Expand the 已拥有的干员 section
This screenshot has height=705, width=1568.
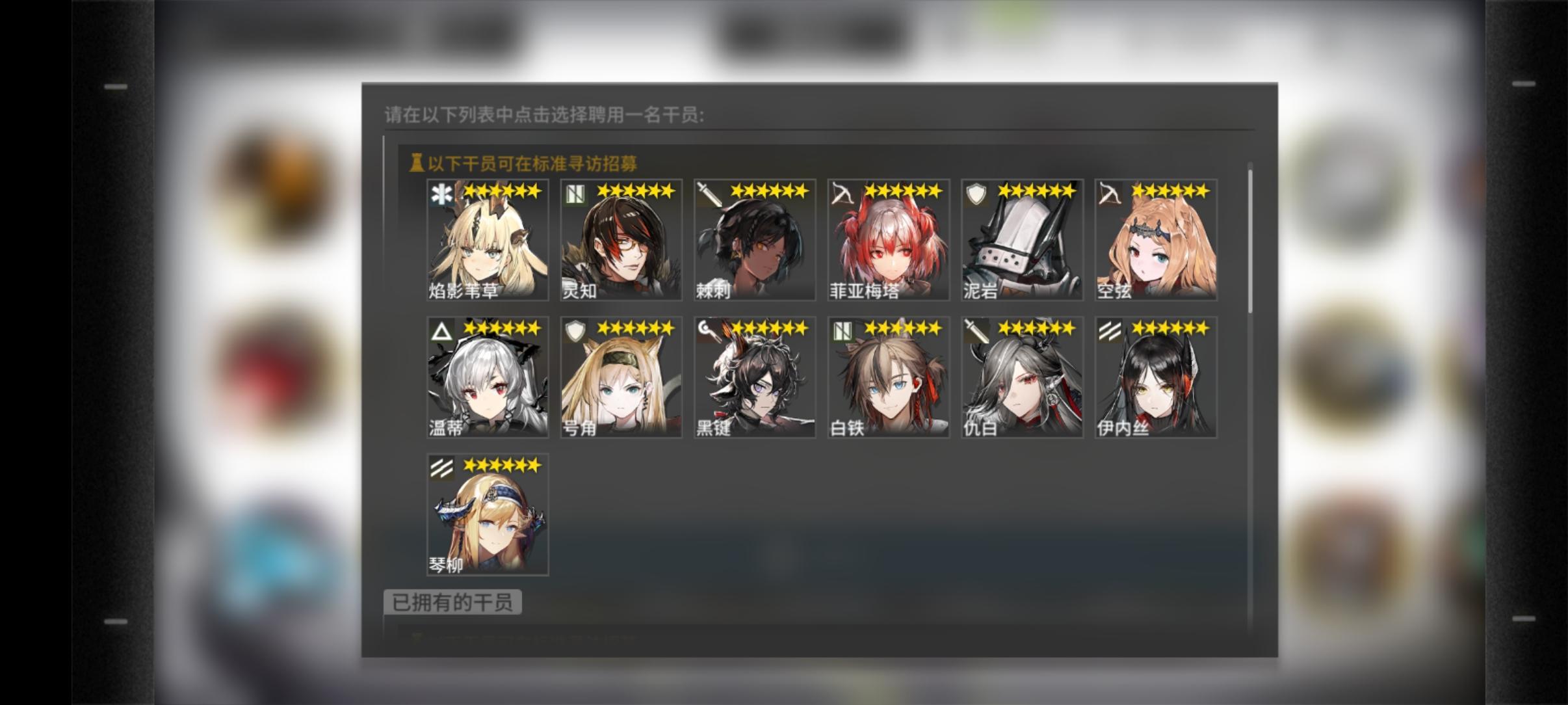(x=452, y=602)
